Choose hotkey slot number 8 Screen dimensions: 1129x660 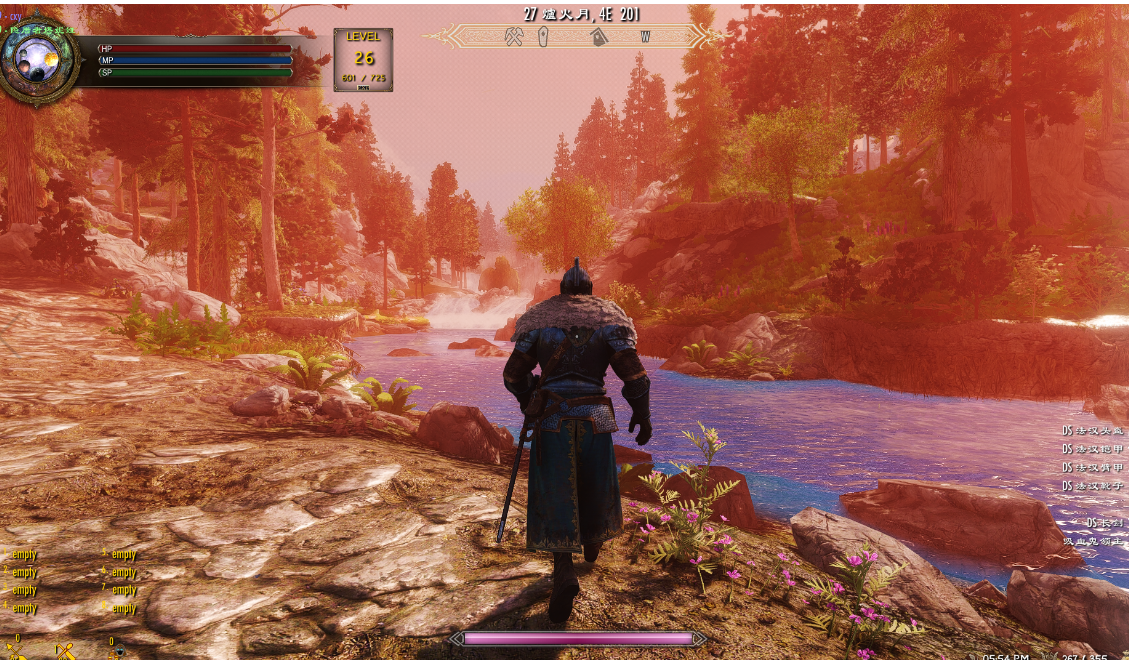(x=120, y=608)
